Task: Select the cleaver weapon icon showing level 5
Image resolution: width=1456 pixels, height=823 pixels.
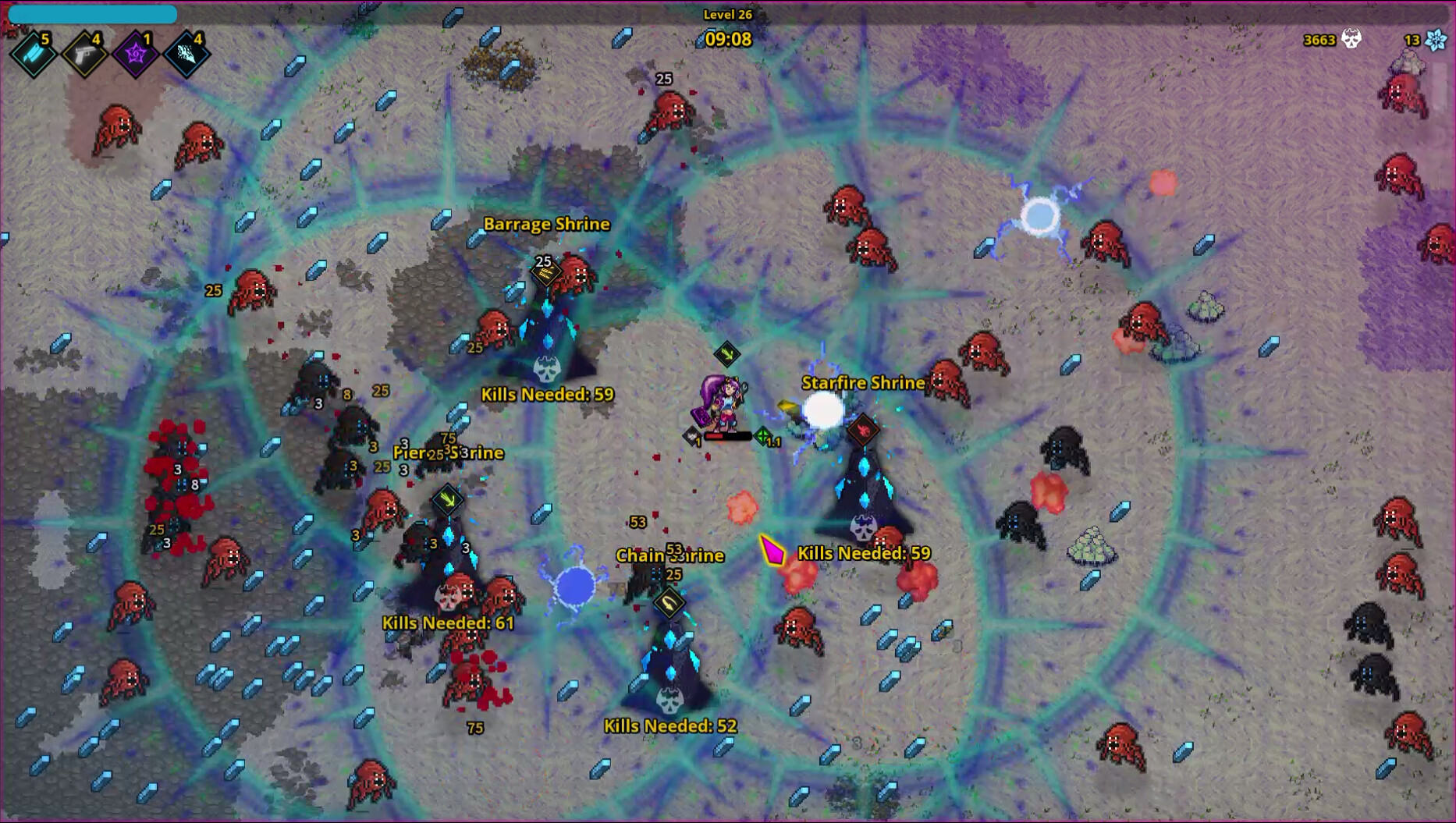Action: [33, 55]
